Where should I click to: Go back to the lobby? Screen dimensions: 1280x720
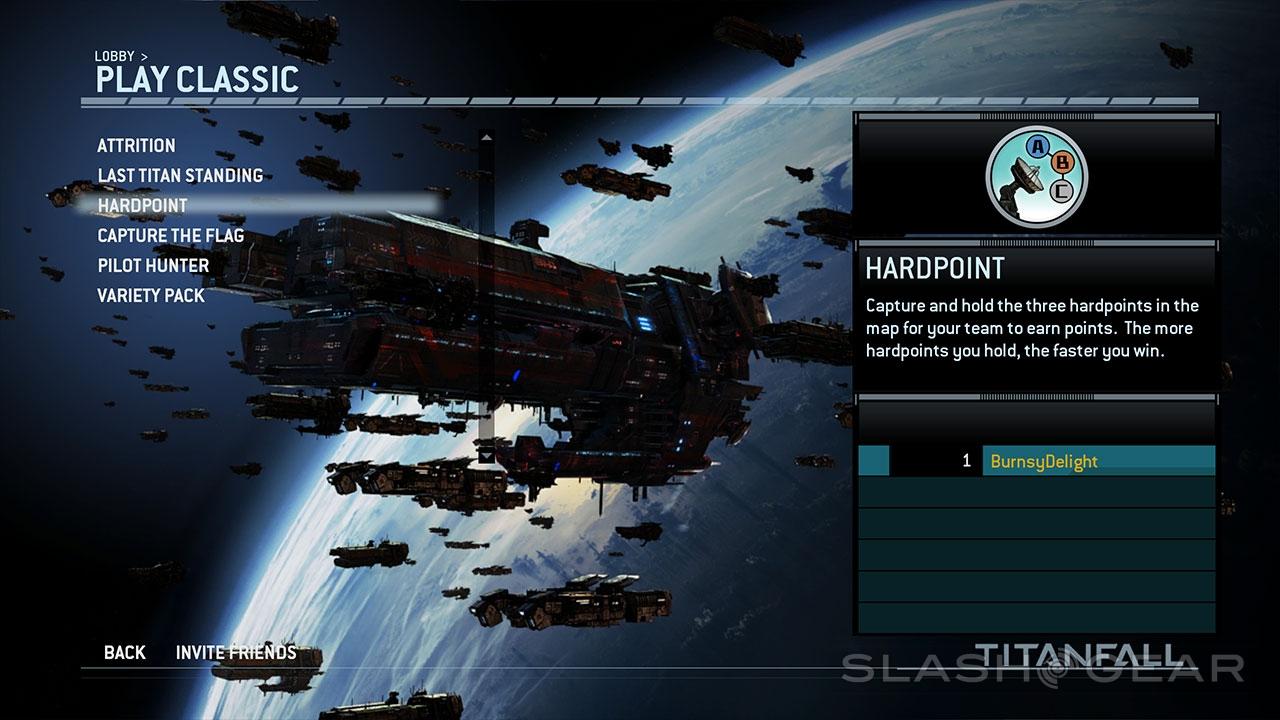(125, 653)
